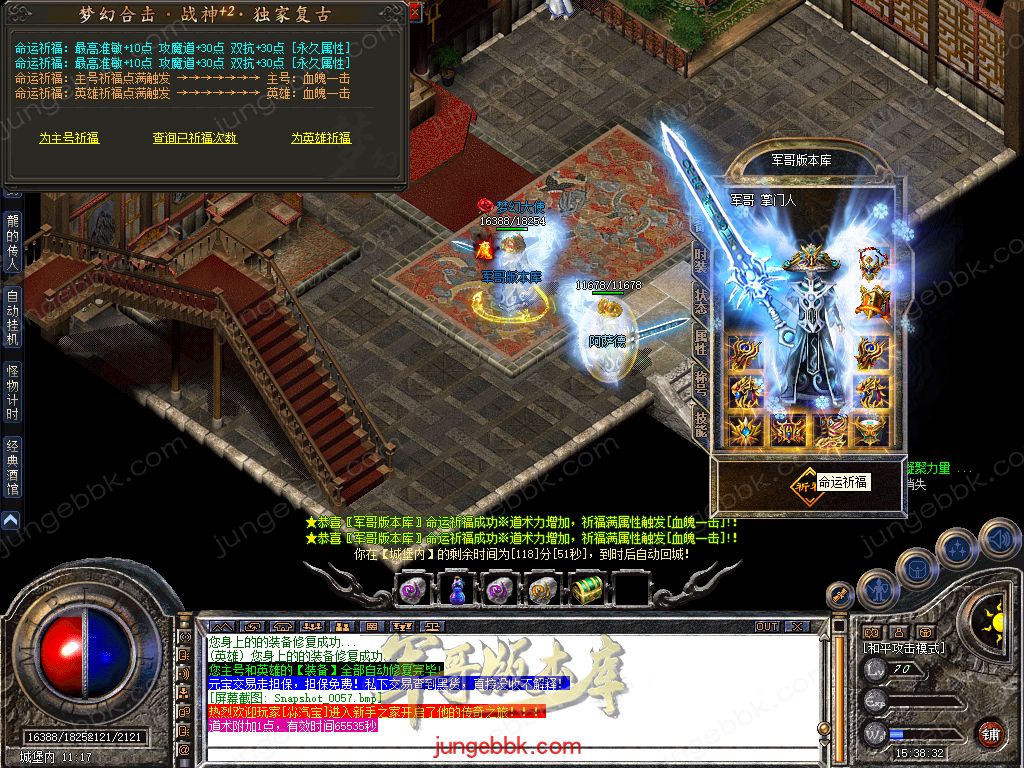Open the 经典酒馆 side tab

point(12,467)
